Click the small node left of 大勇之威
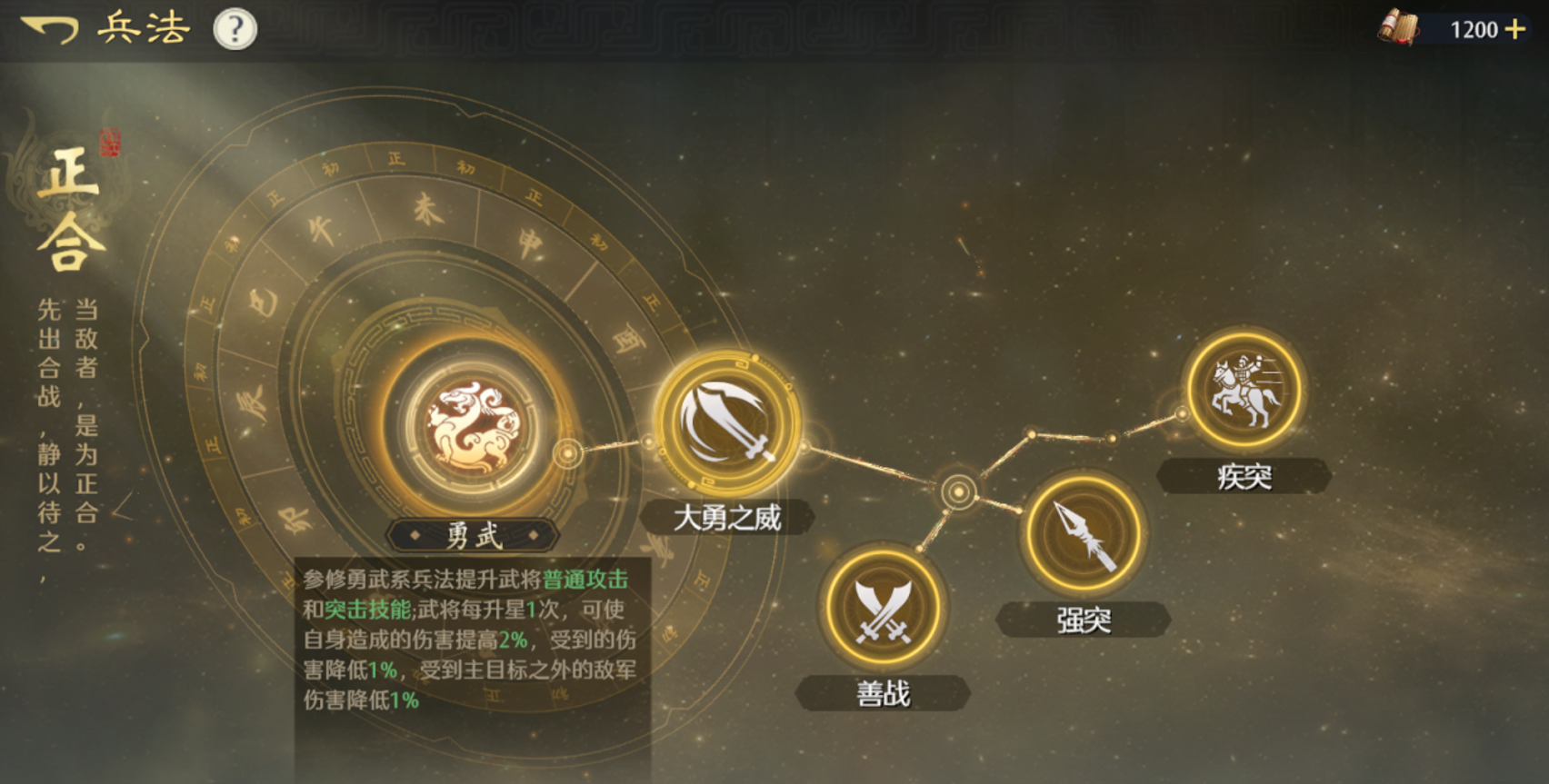Screen dimensions: 1549x784 click(x=649, y=442)
